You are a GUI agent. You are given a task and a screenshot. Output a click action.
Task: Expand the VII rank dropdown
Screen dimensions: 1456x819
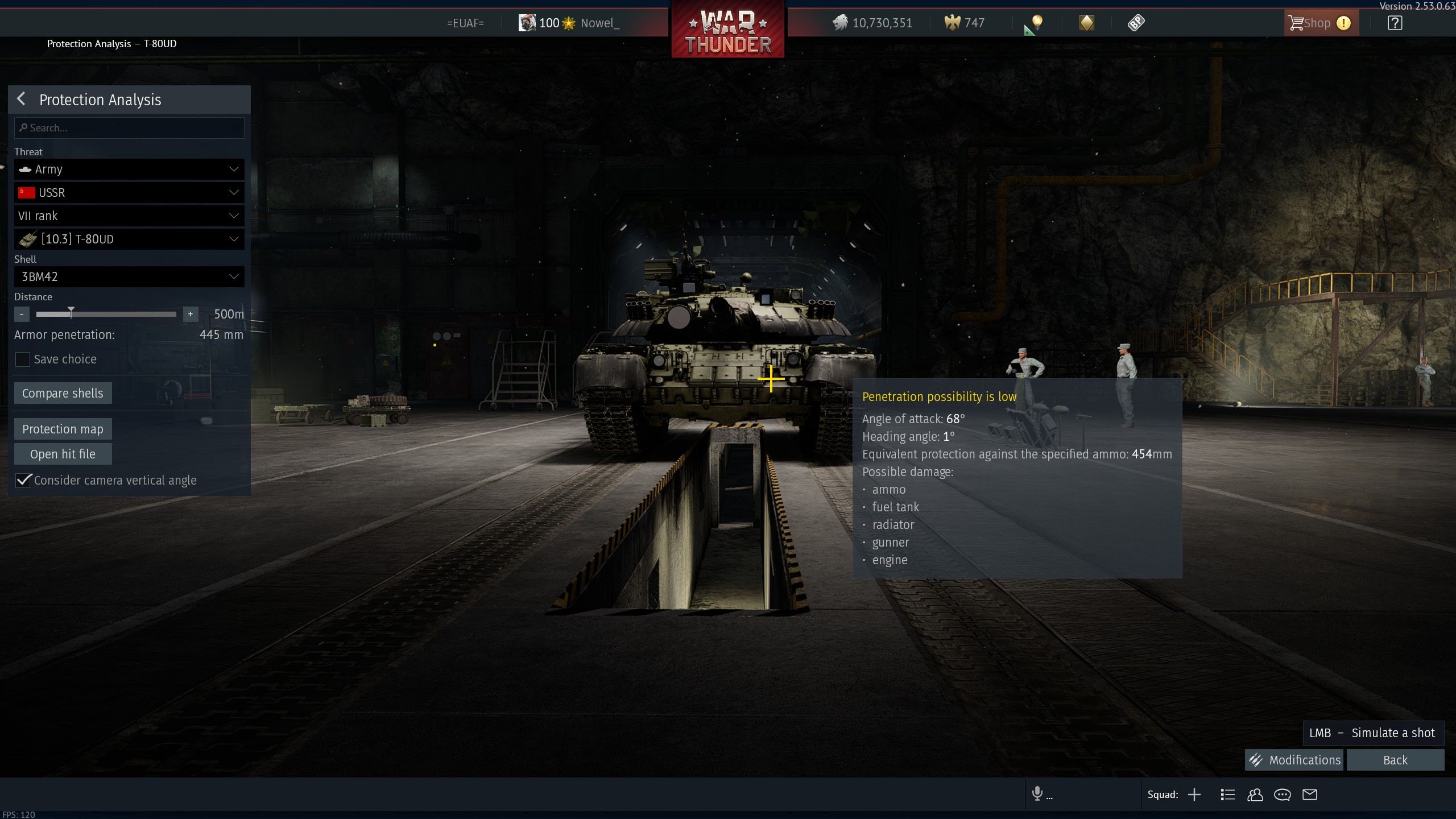129,216
